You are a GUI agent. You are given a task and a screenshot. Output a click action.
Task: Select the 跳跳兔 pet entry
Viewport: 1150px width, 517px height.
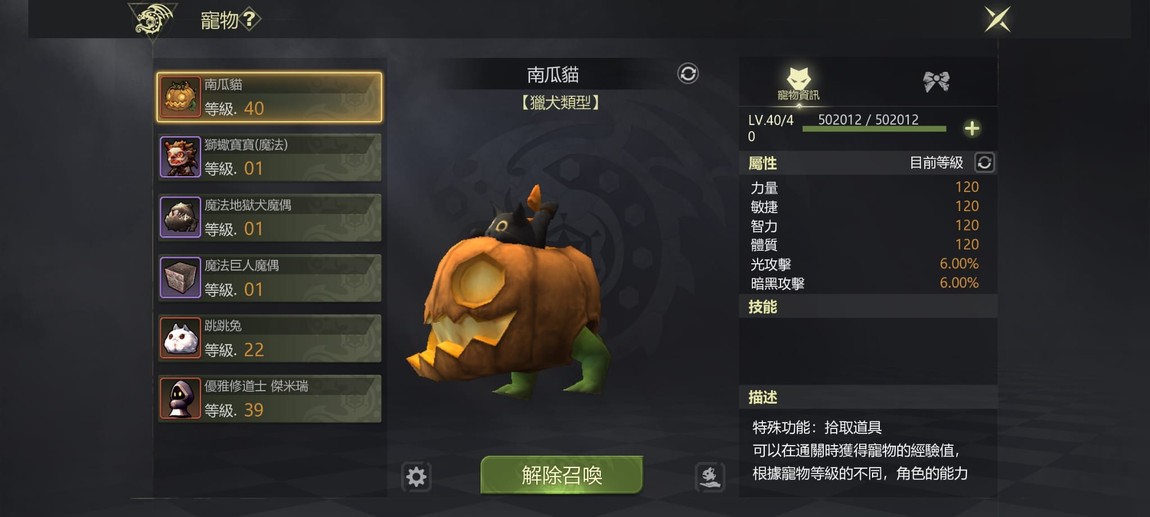tap(269, 338)
